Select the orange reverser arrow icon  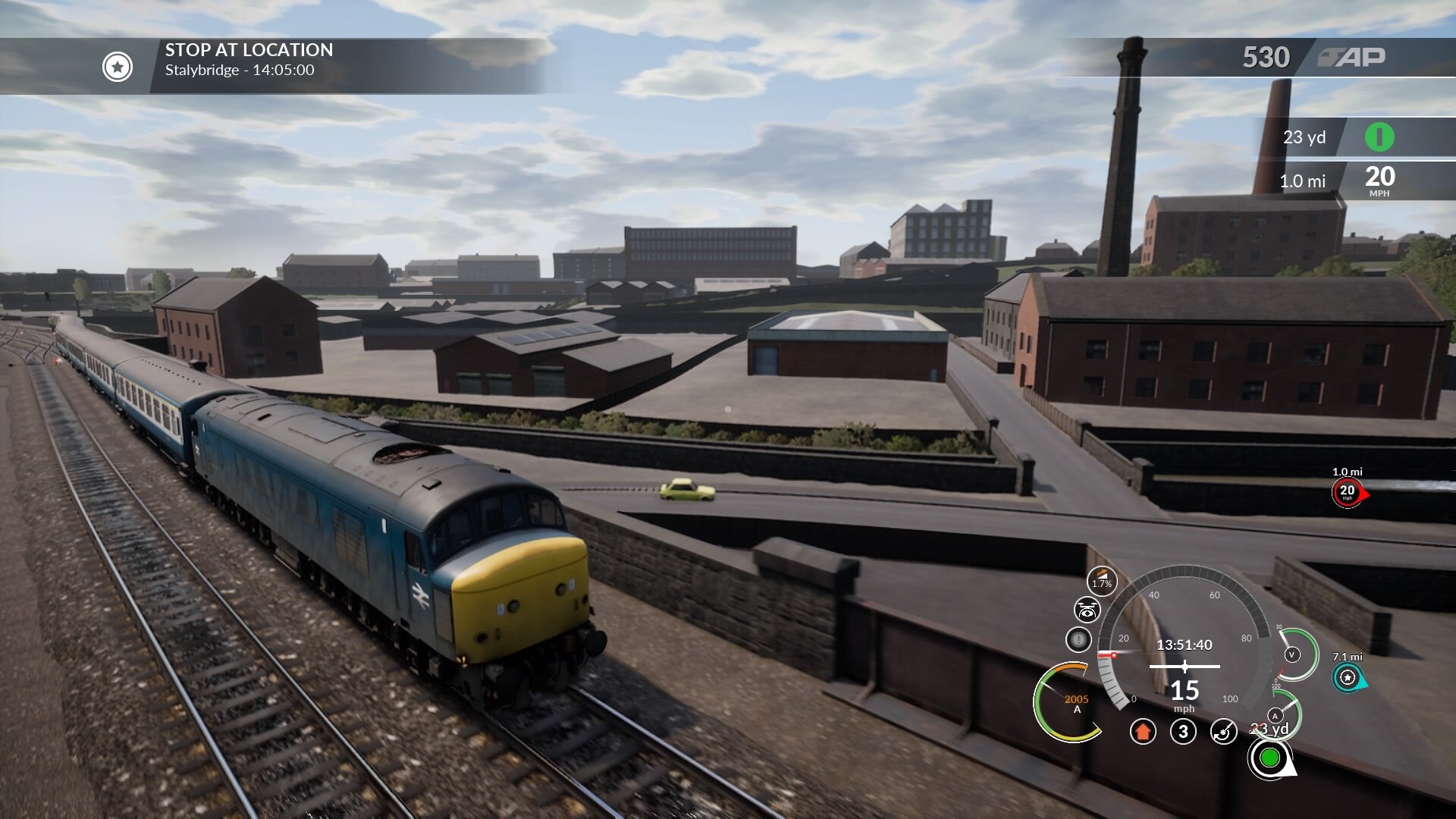(x=1144, y=733)
